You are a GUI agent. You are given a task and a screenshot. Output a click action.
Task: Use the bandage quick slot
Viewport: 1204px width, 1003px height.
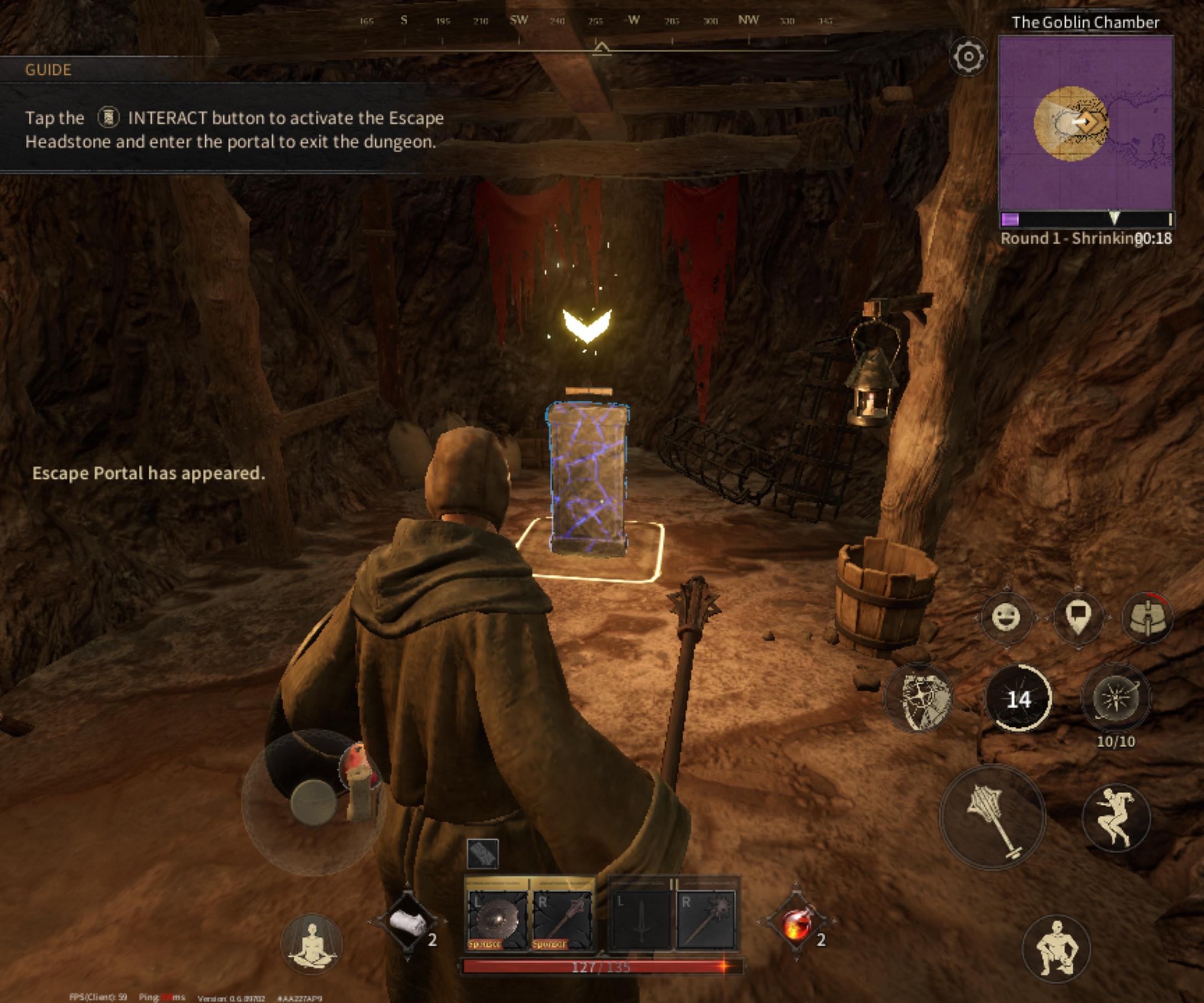click(408, 922)
